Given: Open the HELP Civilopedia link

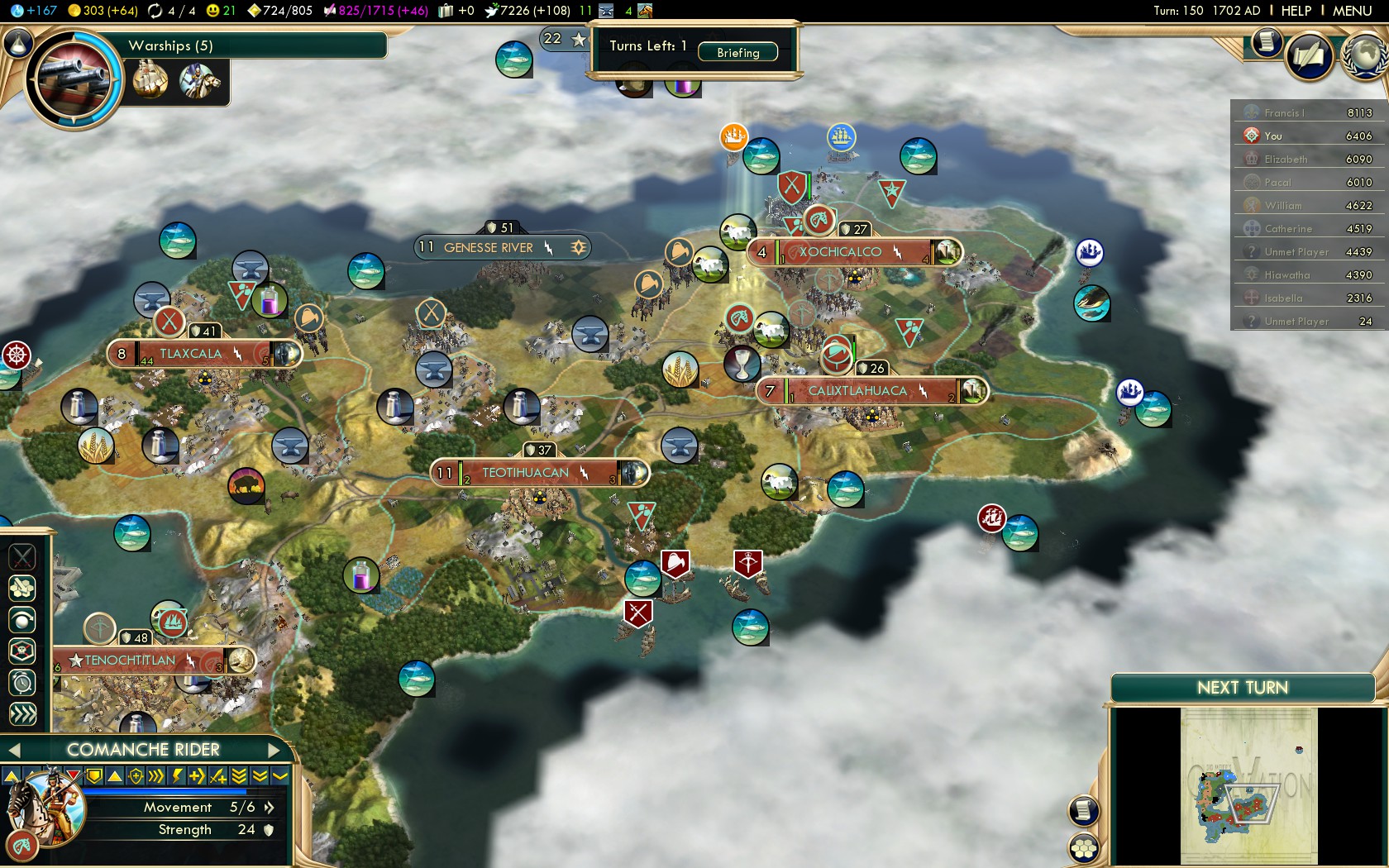Looking at the screenshot, I should (x=1296, y=11).
